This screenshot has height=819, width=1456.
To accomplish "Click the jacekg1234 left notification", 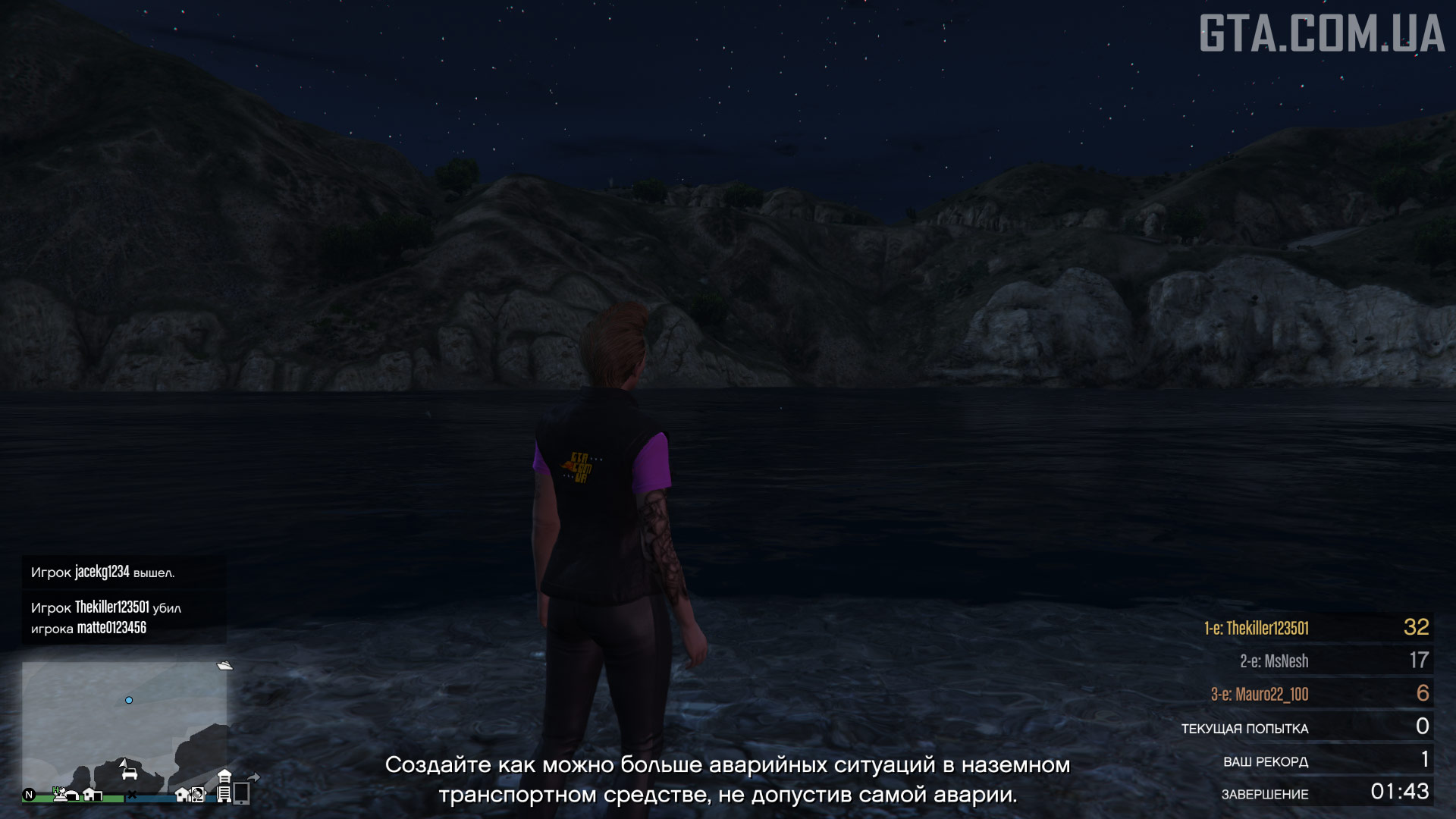I will click(124, 573).
